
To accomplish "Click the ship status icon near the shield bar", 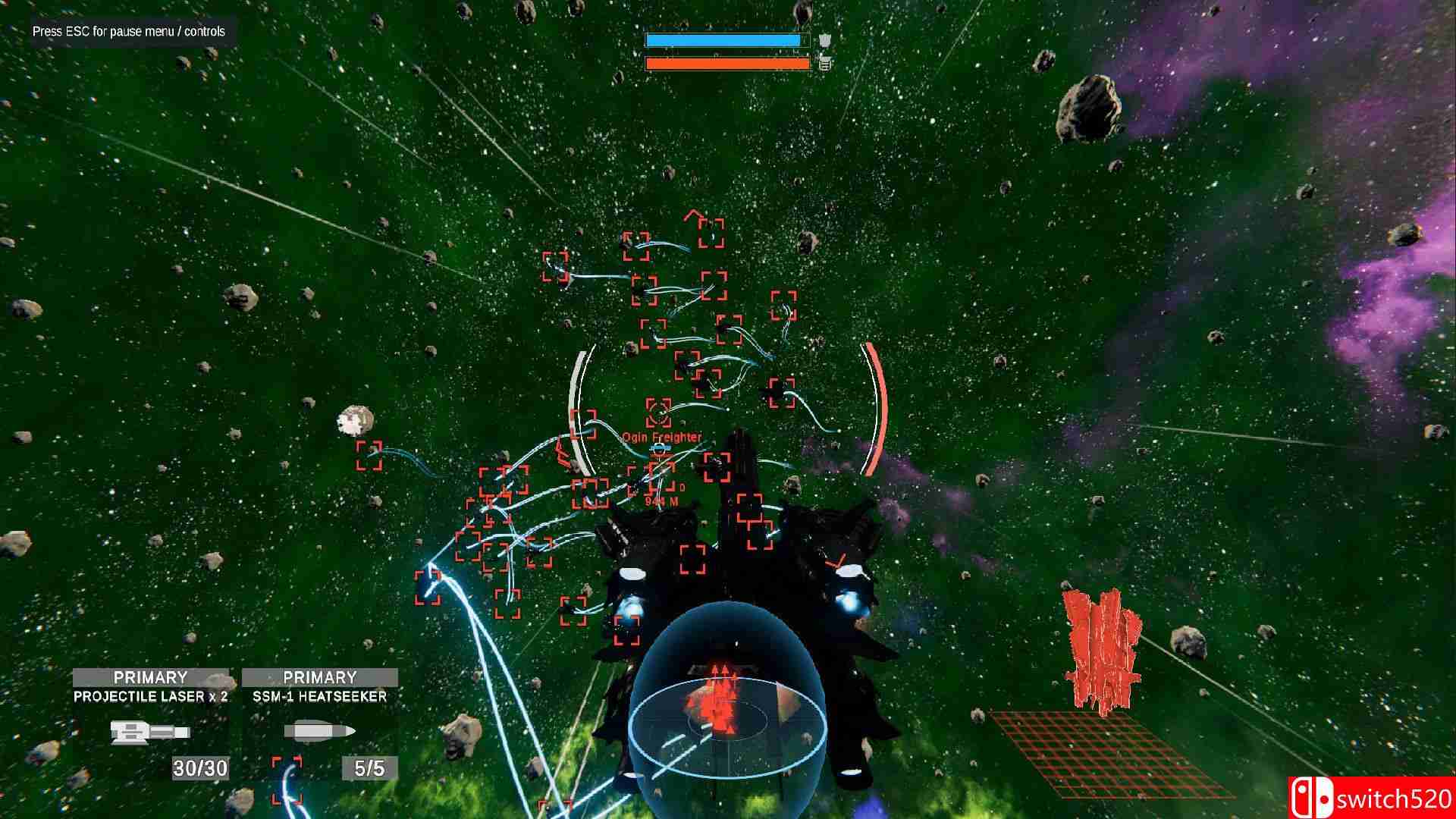I will point(827,40).
